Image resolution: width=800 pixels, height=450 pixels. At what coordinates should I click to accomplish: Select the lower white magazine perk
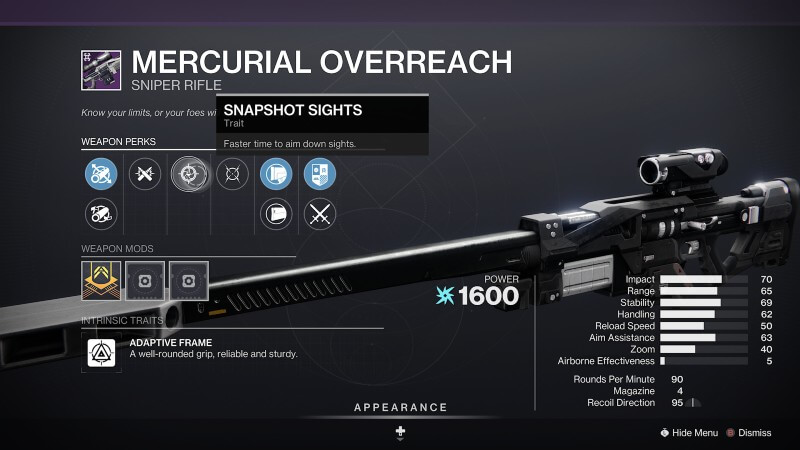[276, 213]
